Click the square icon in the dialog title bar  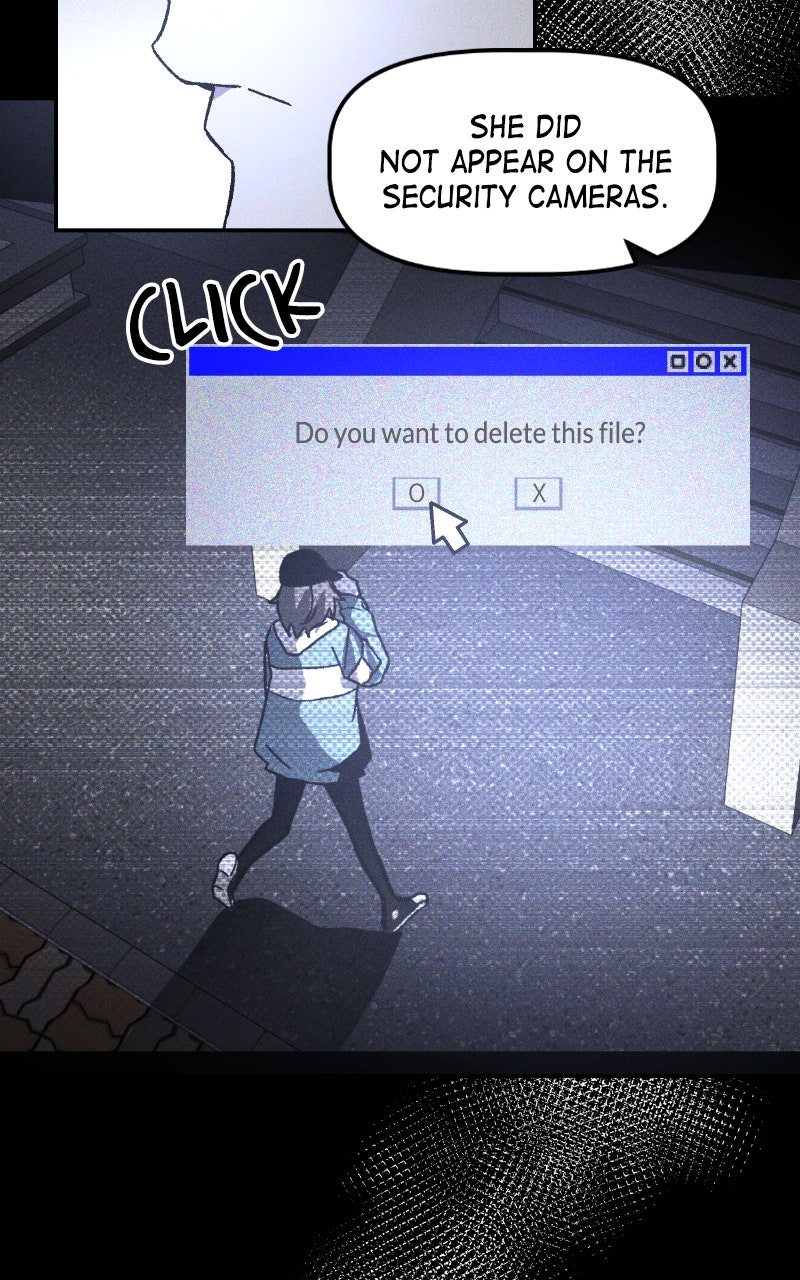pos(678,361)
